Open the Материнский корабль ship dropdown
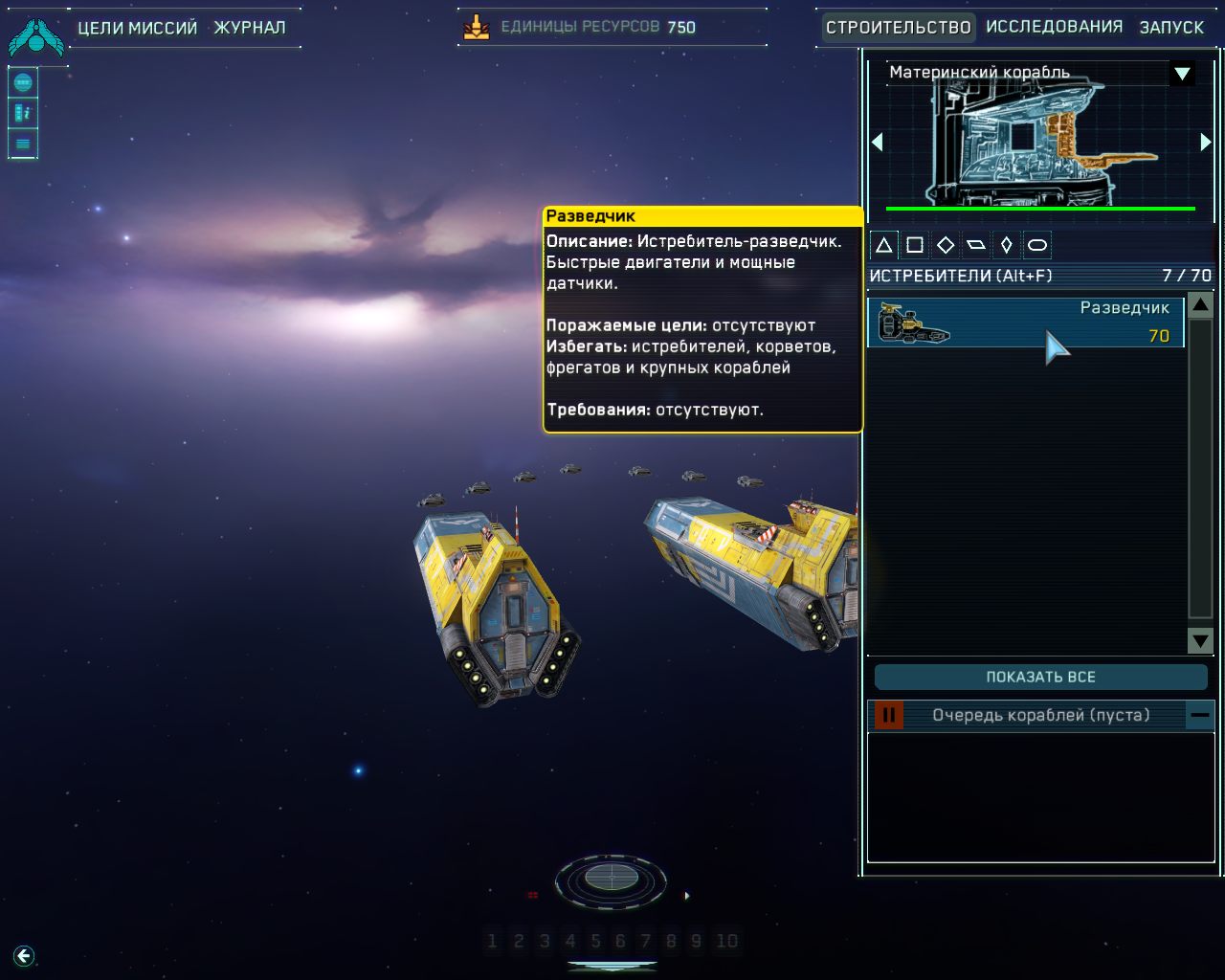 coord(1182,74)
